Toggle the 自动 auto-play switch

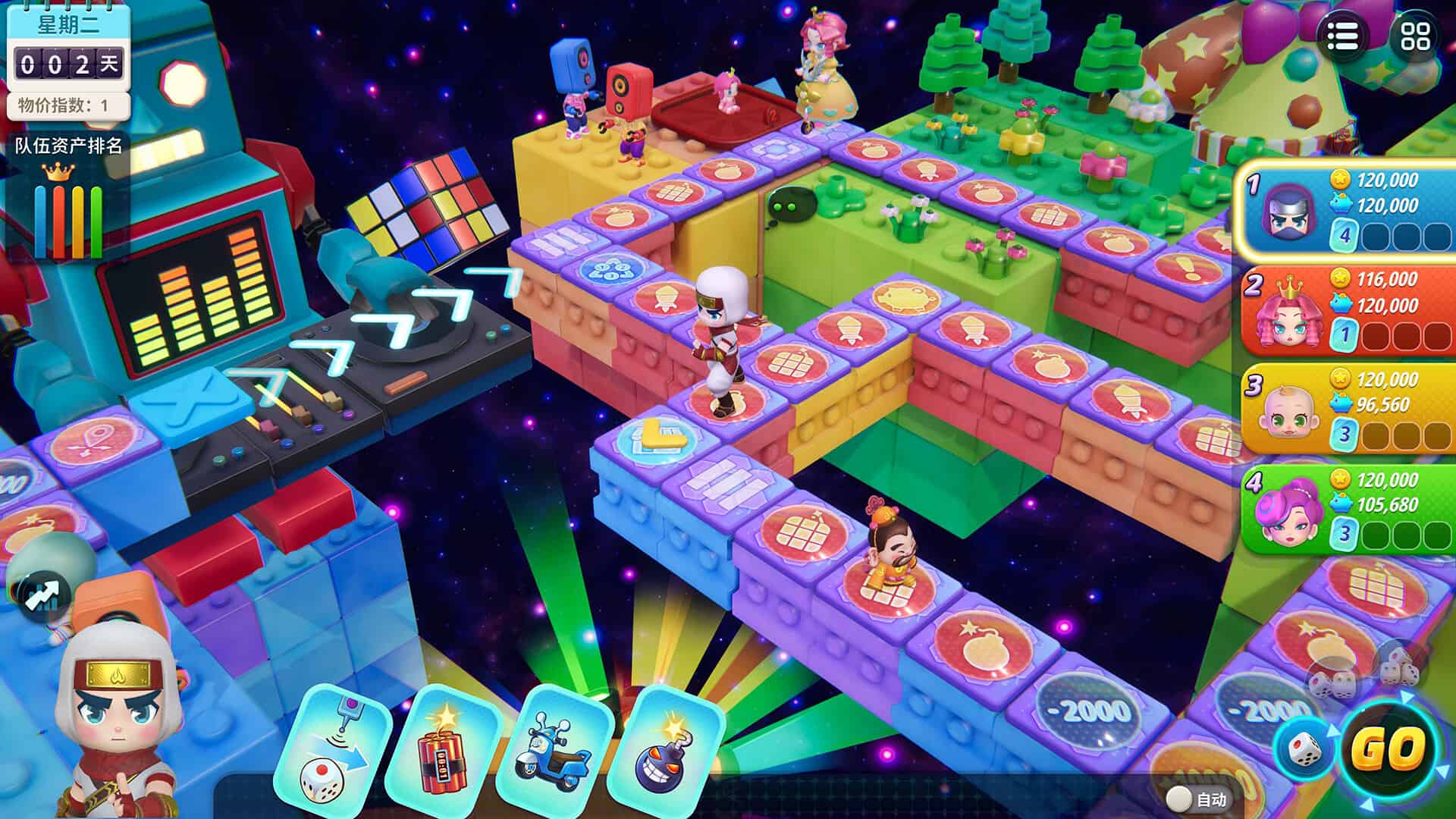coord(1181,798)
